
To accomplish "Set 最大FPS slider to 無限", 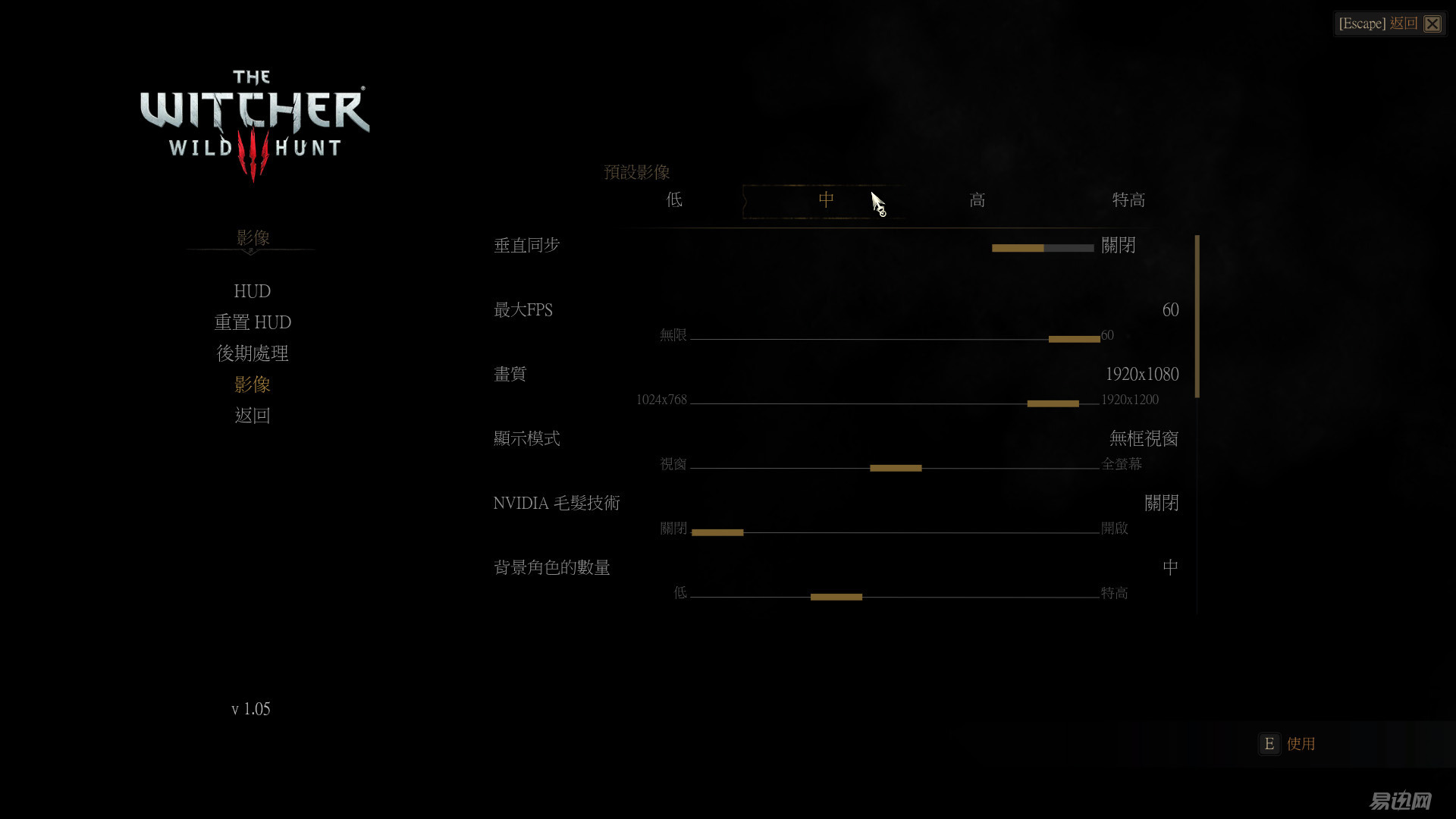I will pyautogui.click(x=672, y=335).
